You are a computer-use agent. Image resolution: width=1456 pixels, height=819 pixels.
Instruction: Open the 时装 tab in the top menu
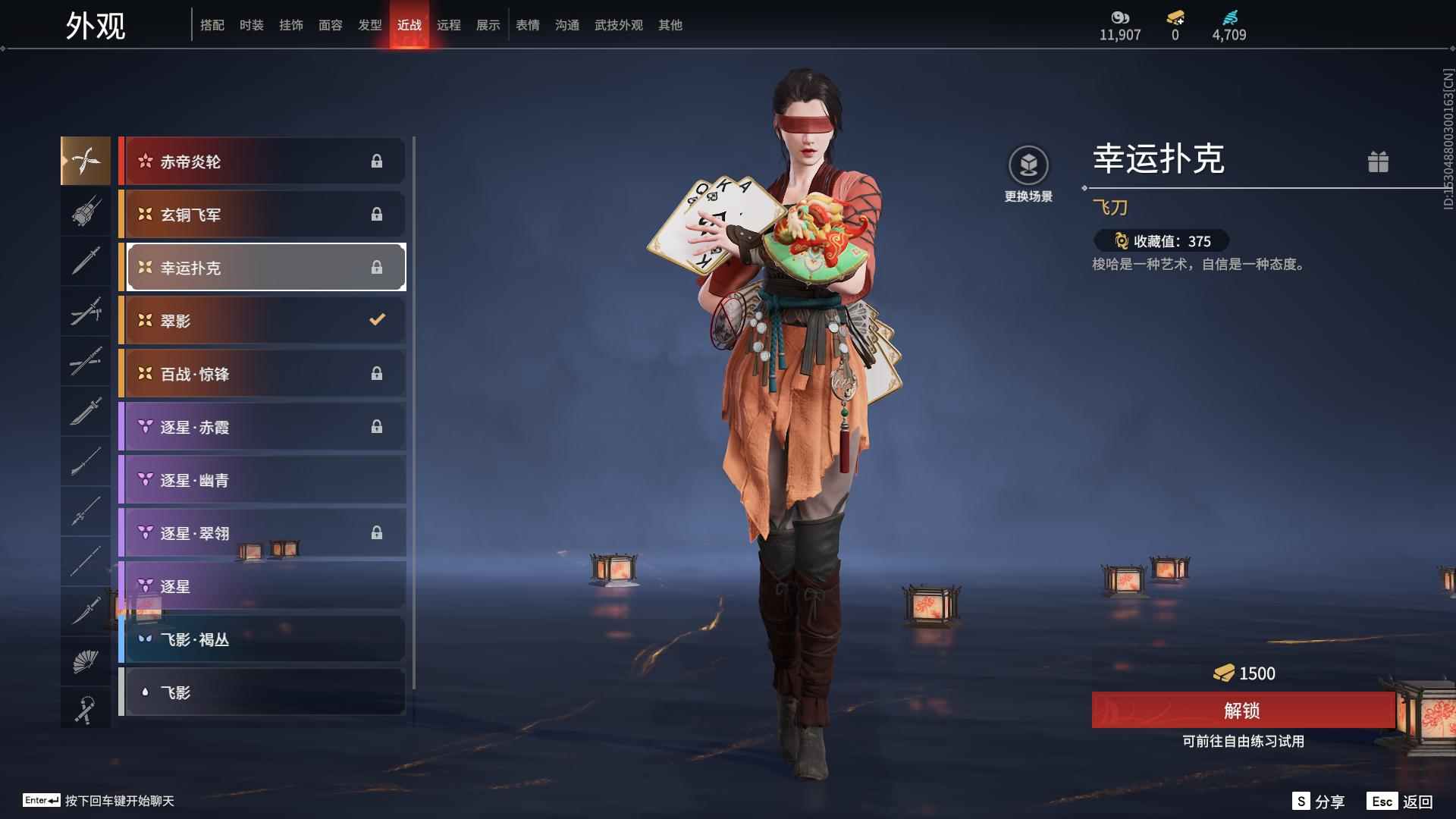[x=251, y=24]
